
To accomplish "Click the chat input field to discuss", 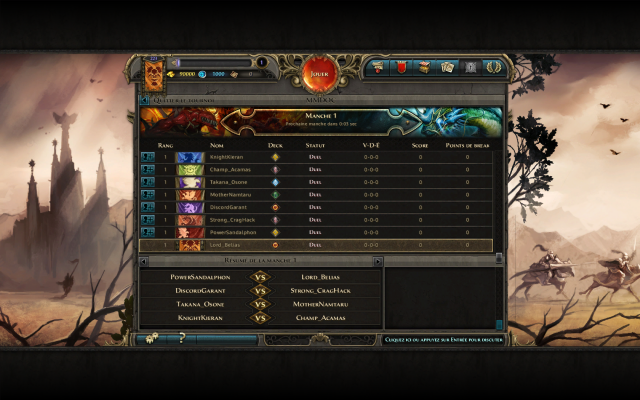I will (x=443, y=339).
